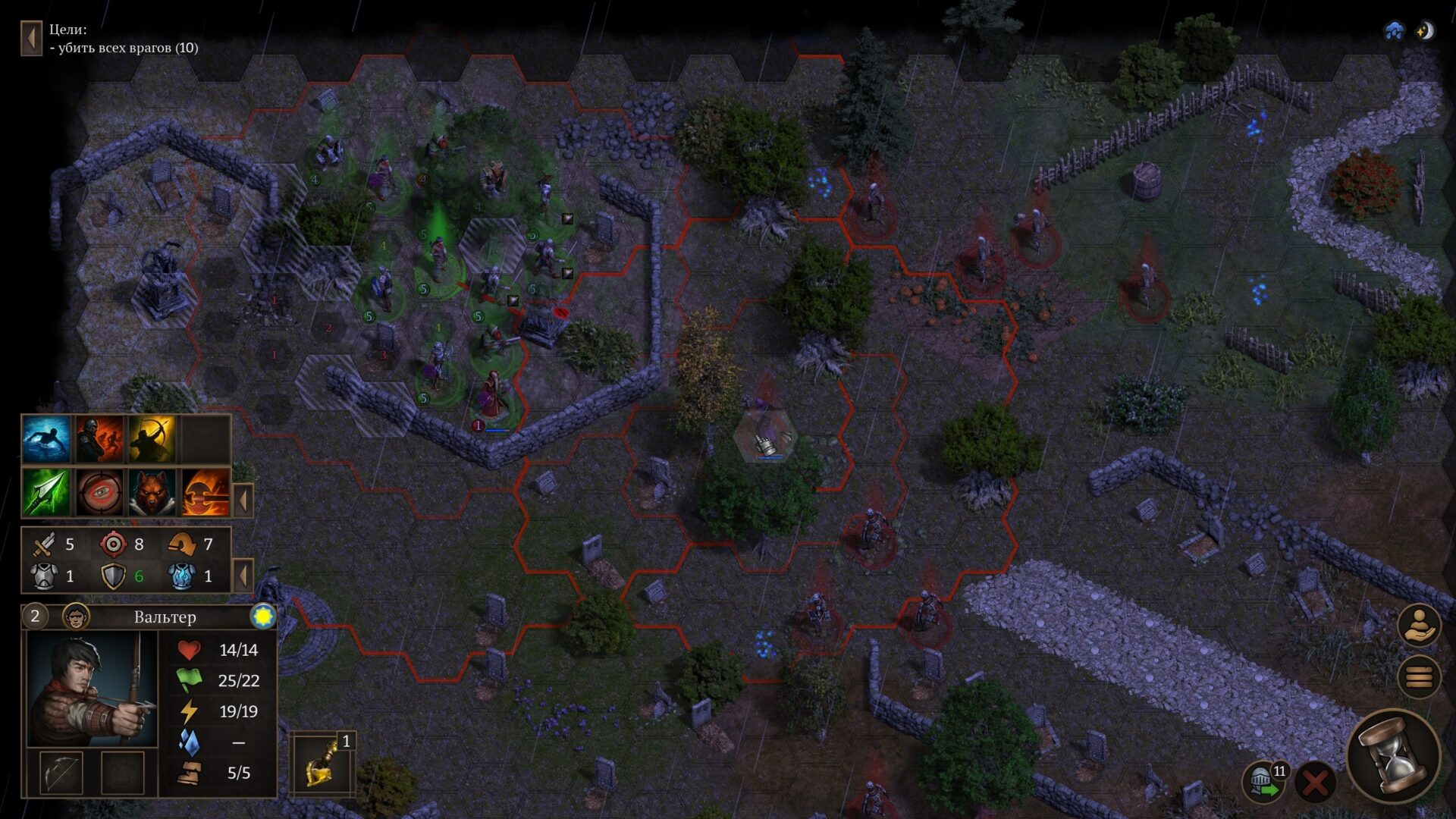End turn with the hourglass button
This screenshot has width=1456, height=819.
coord(1394,755)
